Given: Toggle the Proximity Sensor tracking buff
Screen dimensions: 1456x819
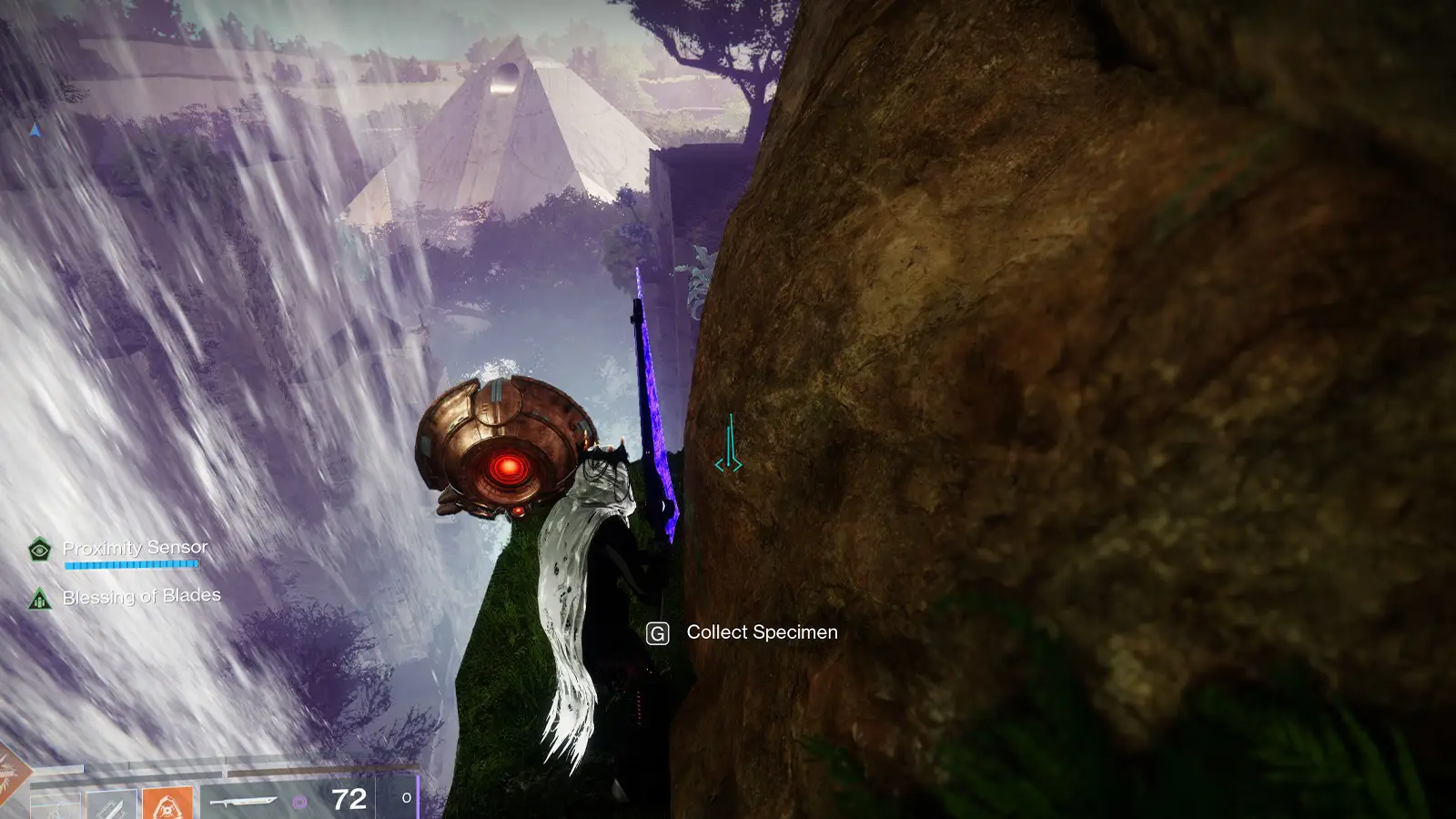Looking at the screenshot, I should (39, 550).
